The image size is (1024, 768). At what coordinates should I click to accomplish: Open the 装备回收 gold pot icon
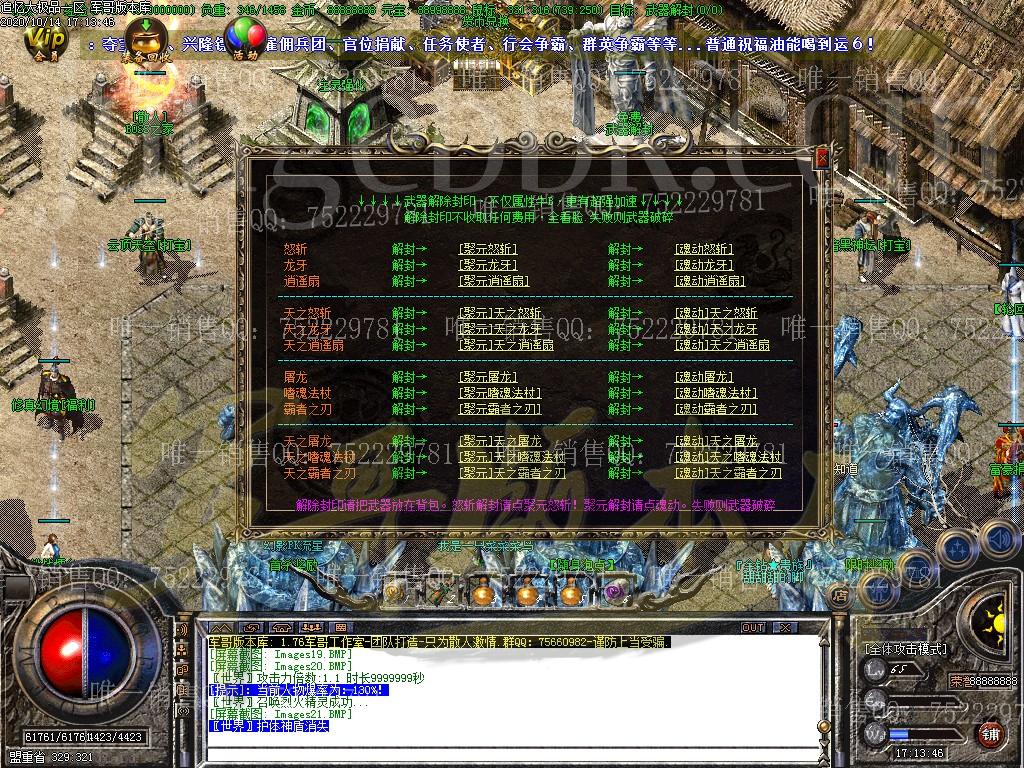[x=147, y=38]
